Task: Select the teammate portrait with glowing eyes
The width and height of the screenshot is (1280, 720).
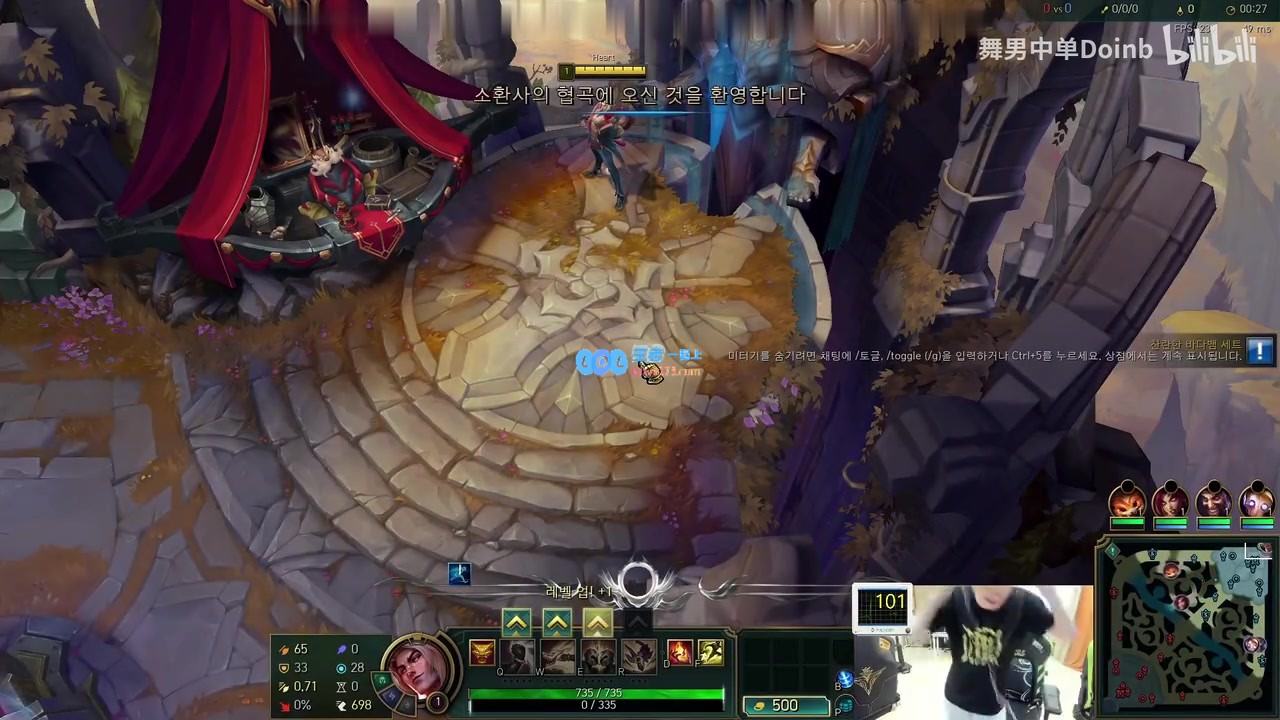Action: (1256, 500)
